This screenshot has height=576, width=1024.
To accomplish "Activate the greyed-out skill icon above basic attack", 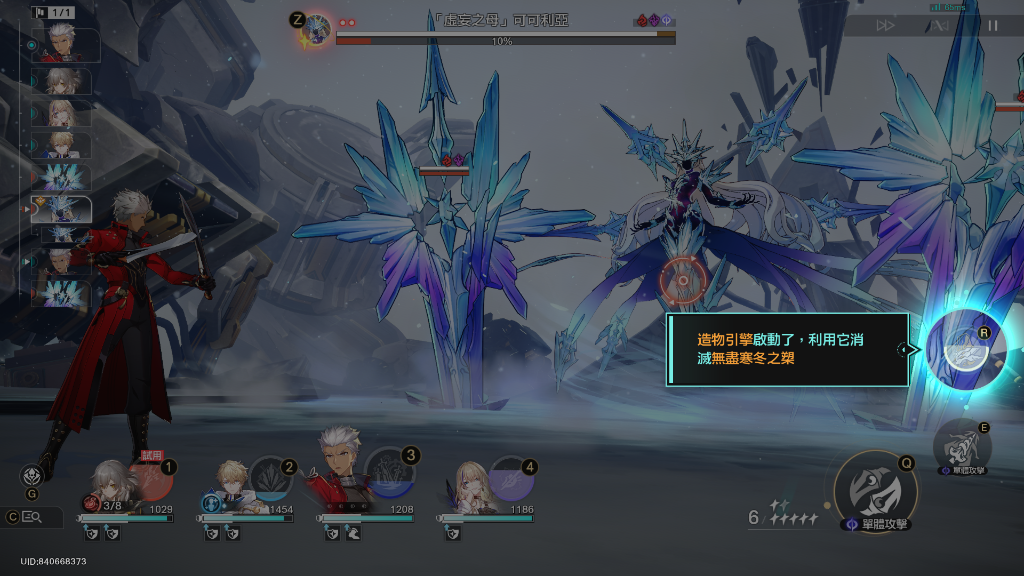I will [961, 445].
